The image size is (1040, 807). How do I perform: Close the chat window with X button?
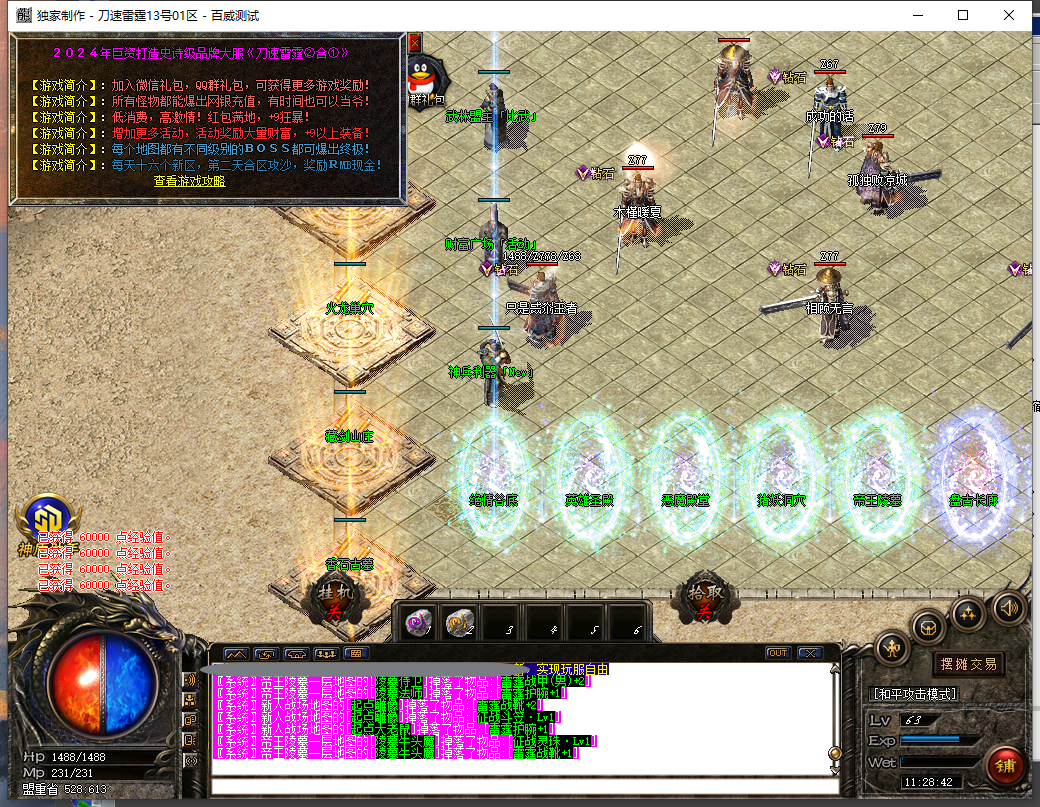808,653
